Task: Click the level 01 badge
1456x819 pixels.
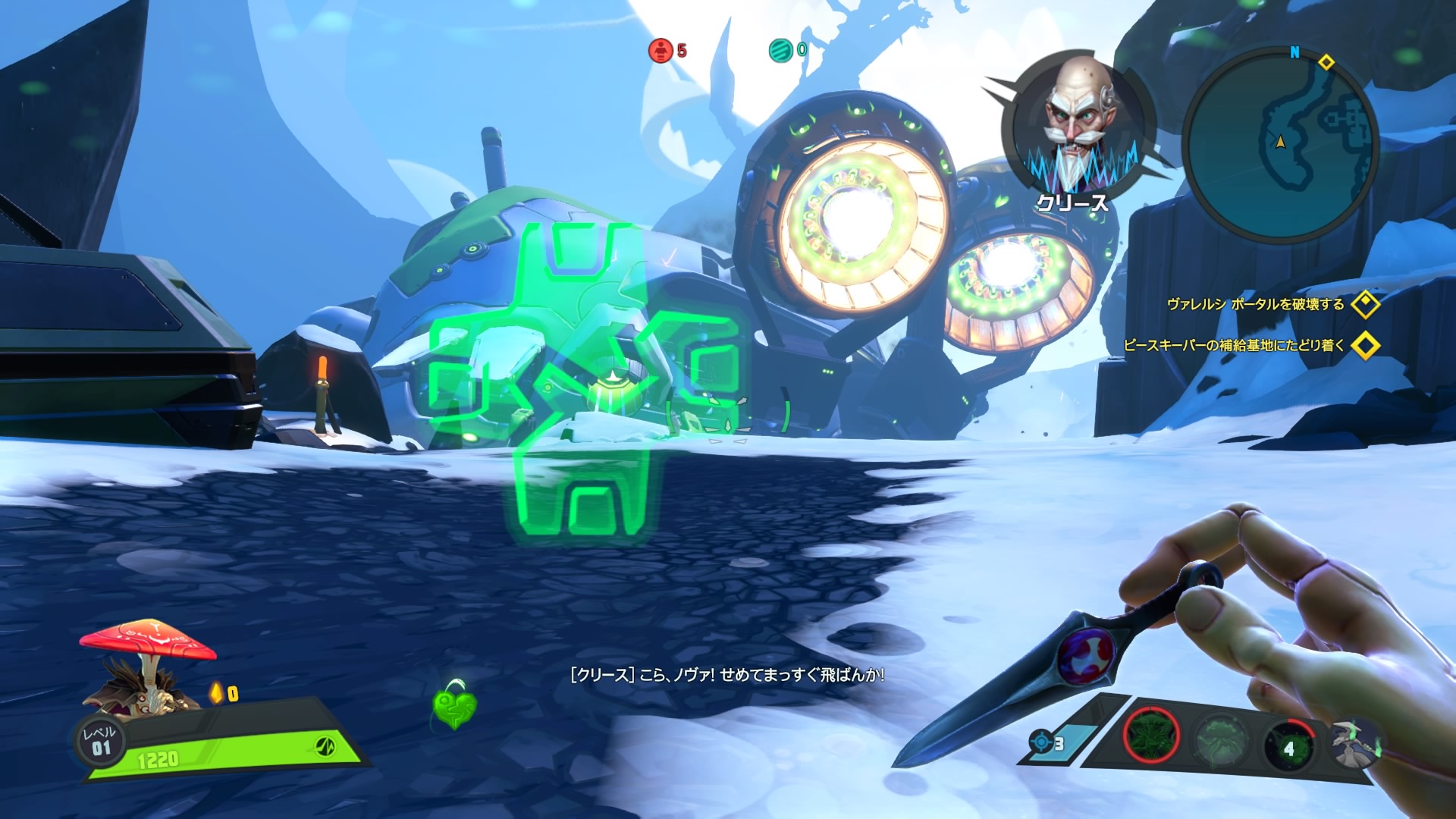Action: click(x=101, y=741)
